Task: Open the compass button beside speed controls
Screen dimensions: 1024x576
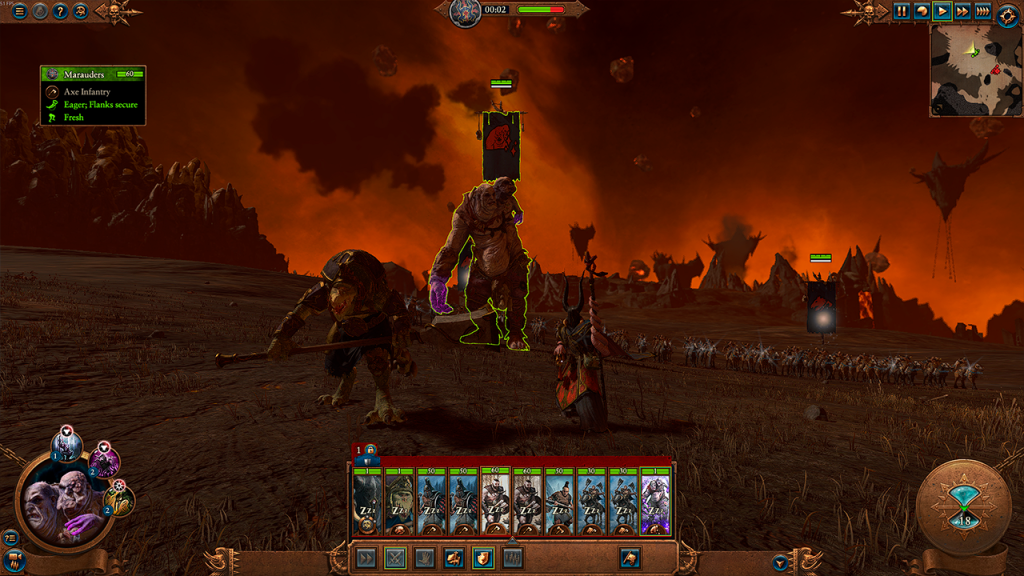Action: click(x=1007, y=15)
